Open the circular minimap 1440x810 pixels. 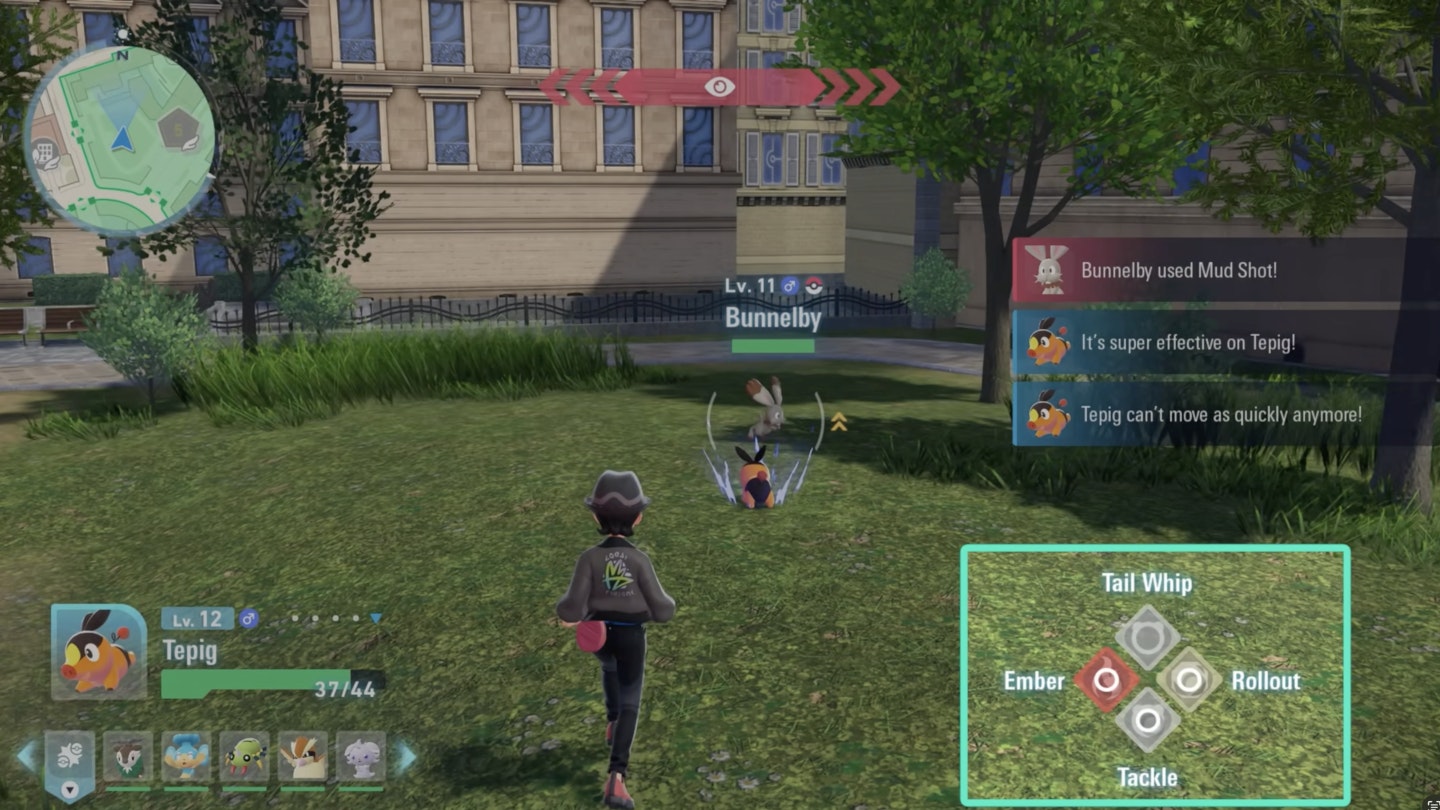[119, 138]
